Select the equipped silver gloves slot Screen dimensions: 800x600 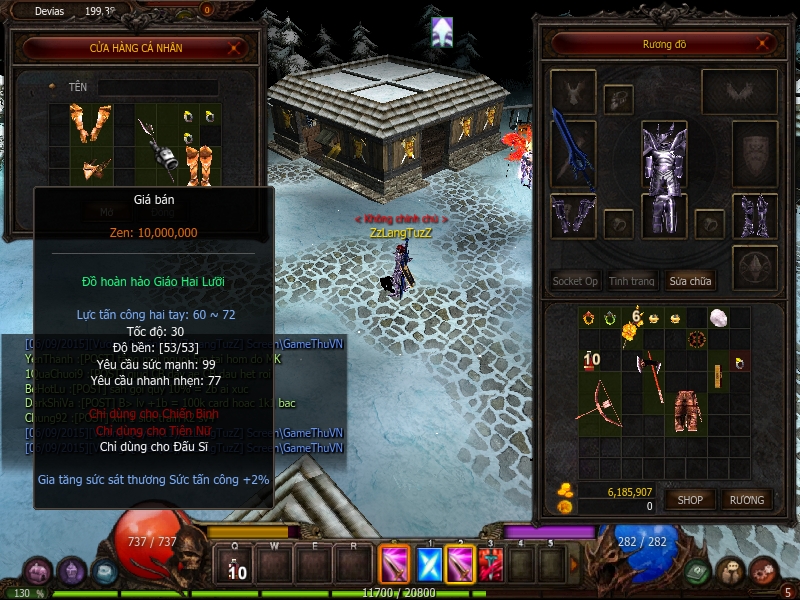(x=572, y=216)
